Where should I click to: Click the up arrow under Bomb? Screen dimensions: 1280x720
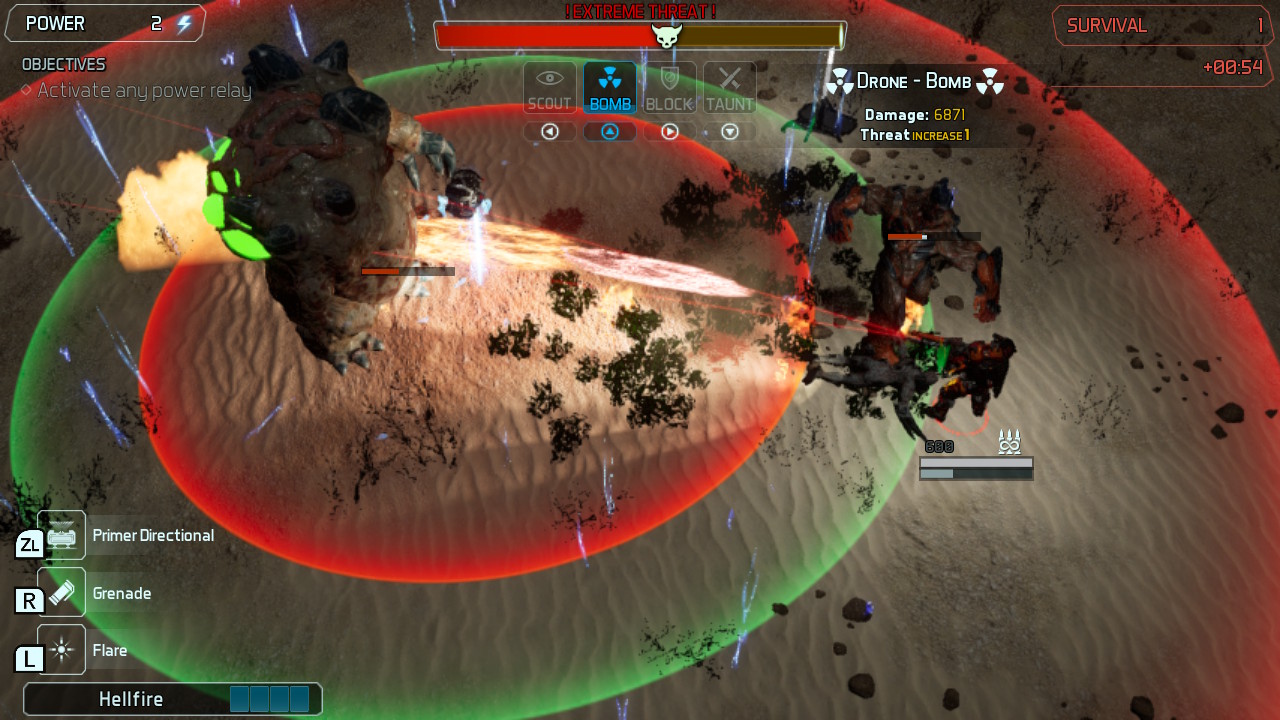[609, 131]
